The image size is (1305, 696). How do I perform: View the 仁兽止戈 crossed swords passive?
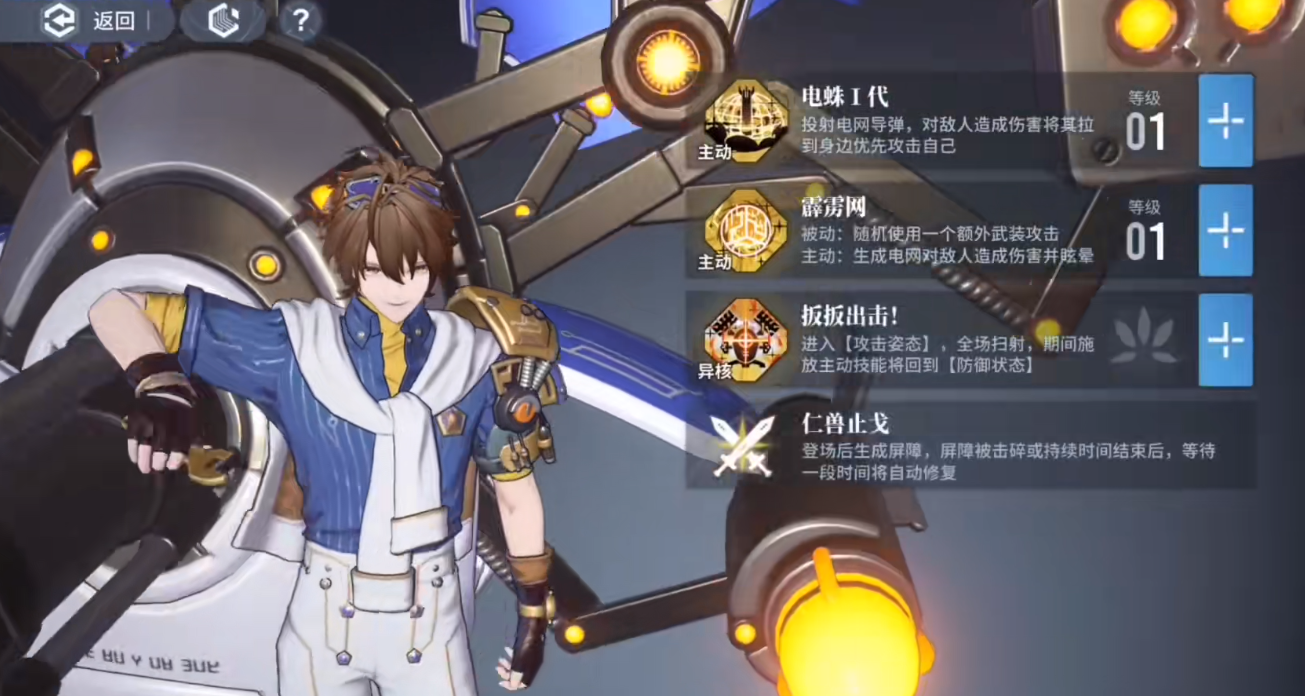741,444
